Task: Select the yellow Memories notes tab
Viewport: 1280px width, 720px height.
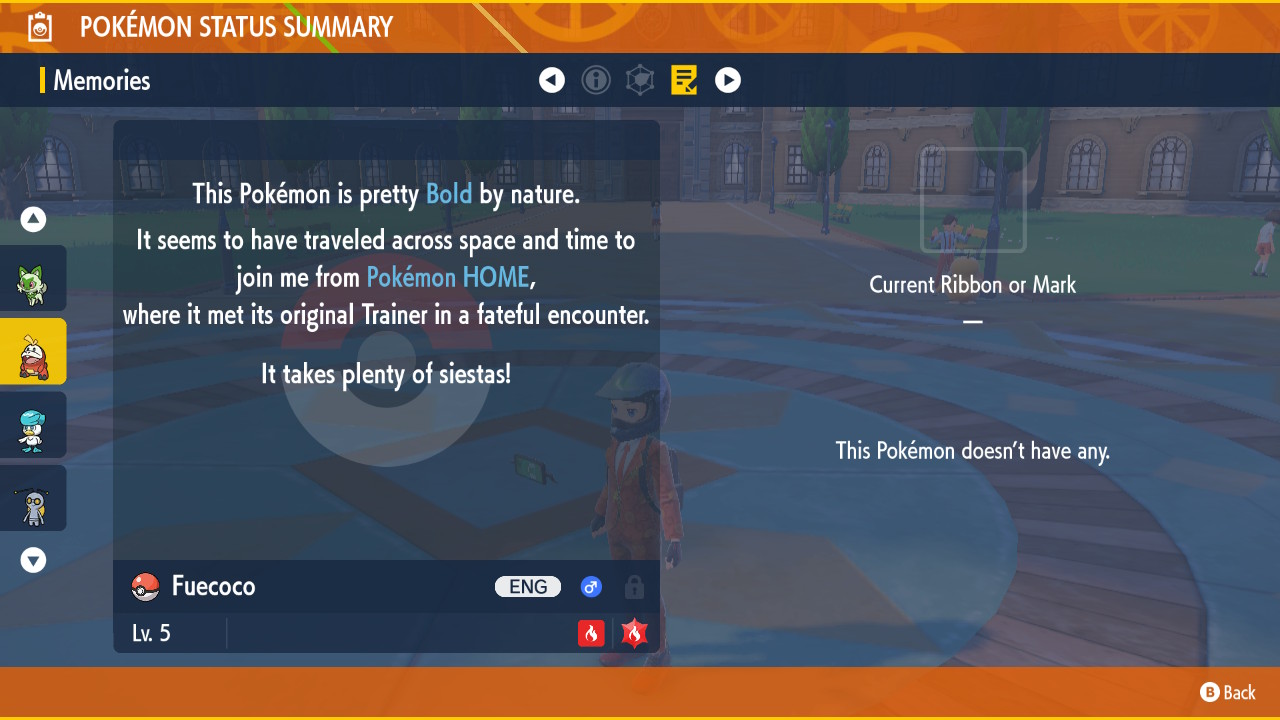Action: (x=684, y=80)
